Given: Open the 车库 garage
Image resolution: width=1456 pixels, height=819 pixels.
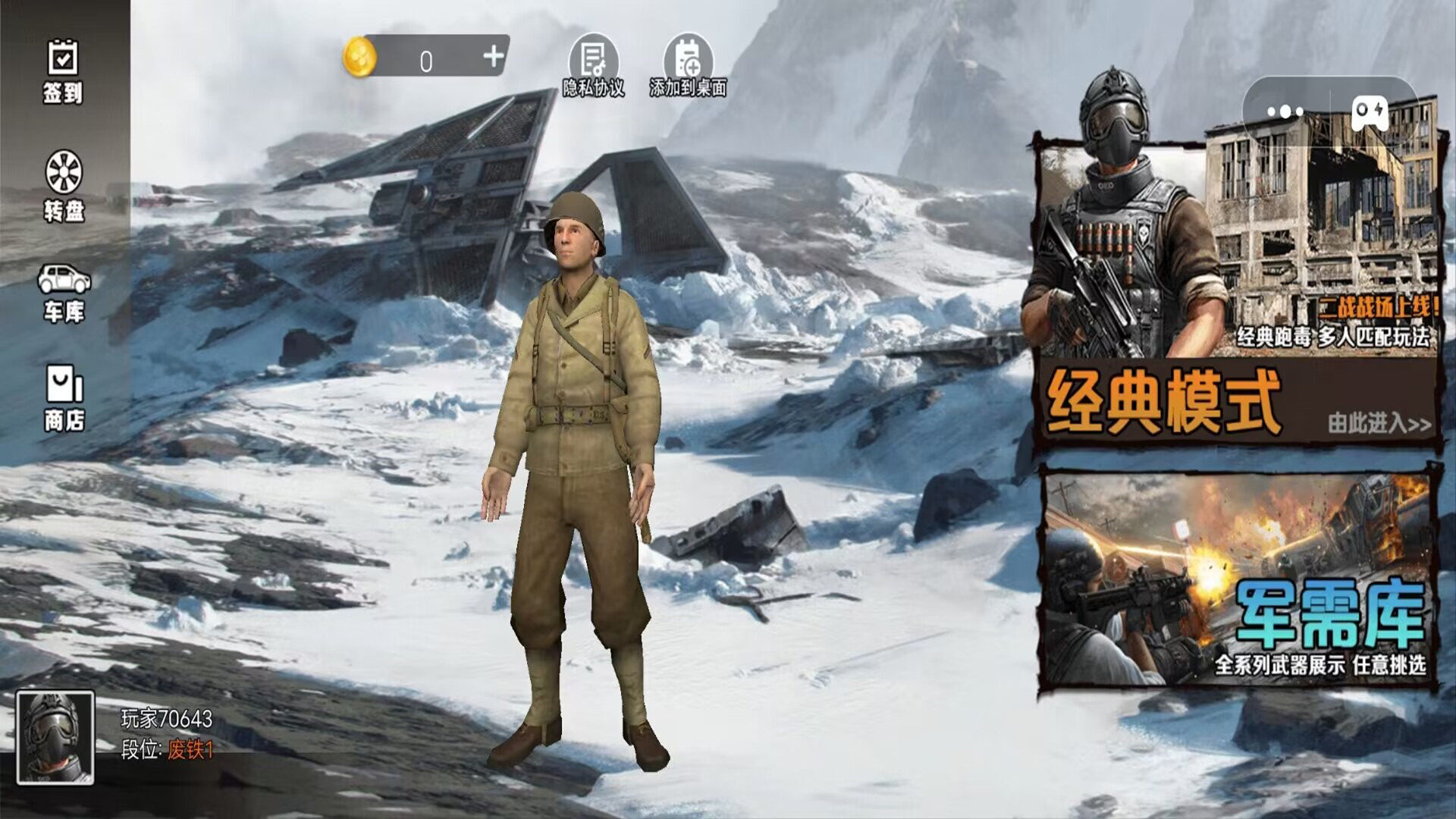Looking at the screenshot, I should click(x=64, y=293).
